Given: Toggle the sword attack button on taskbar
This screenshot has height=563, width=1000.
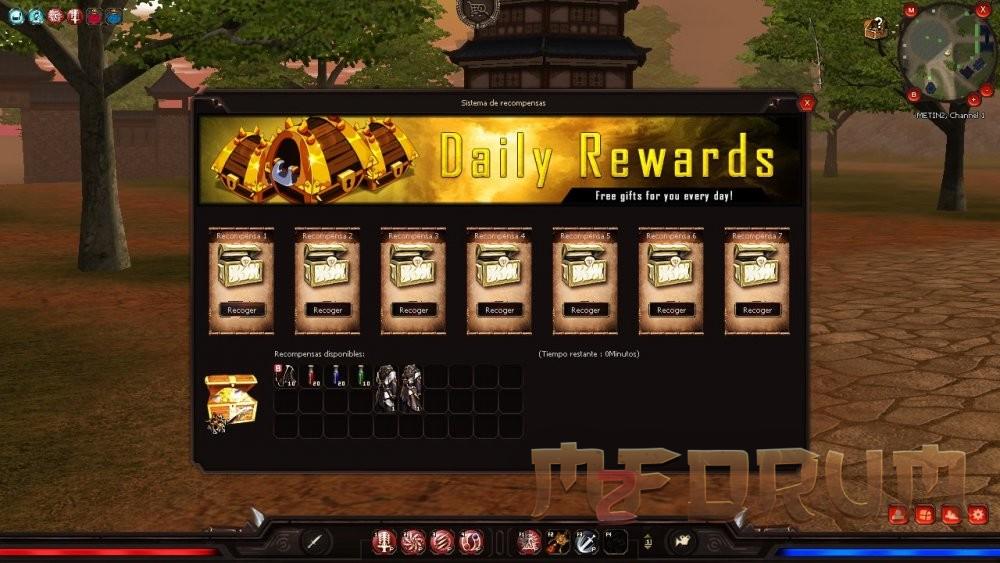Looking at the screenshot, I should click(316, 541).
